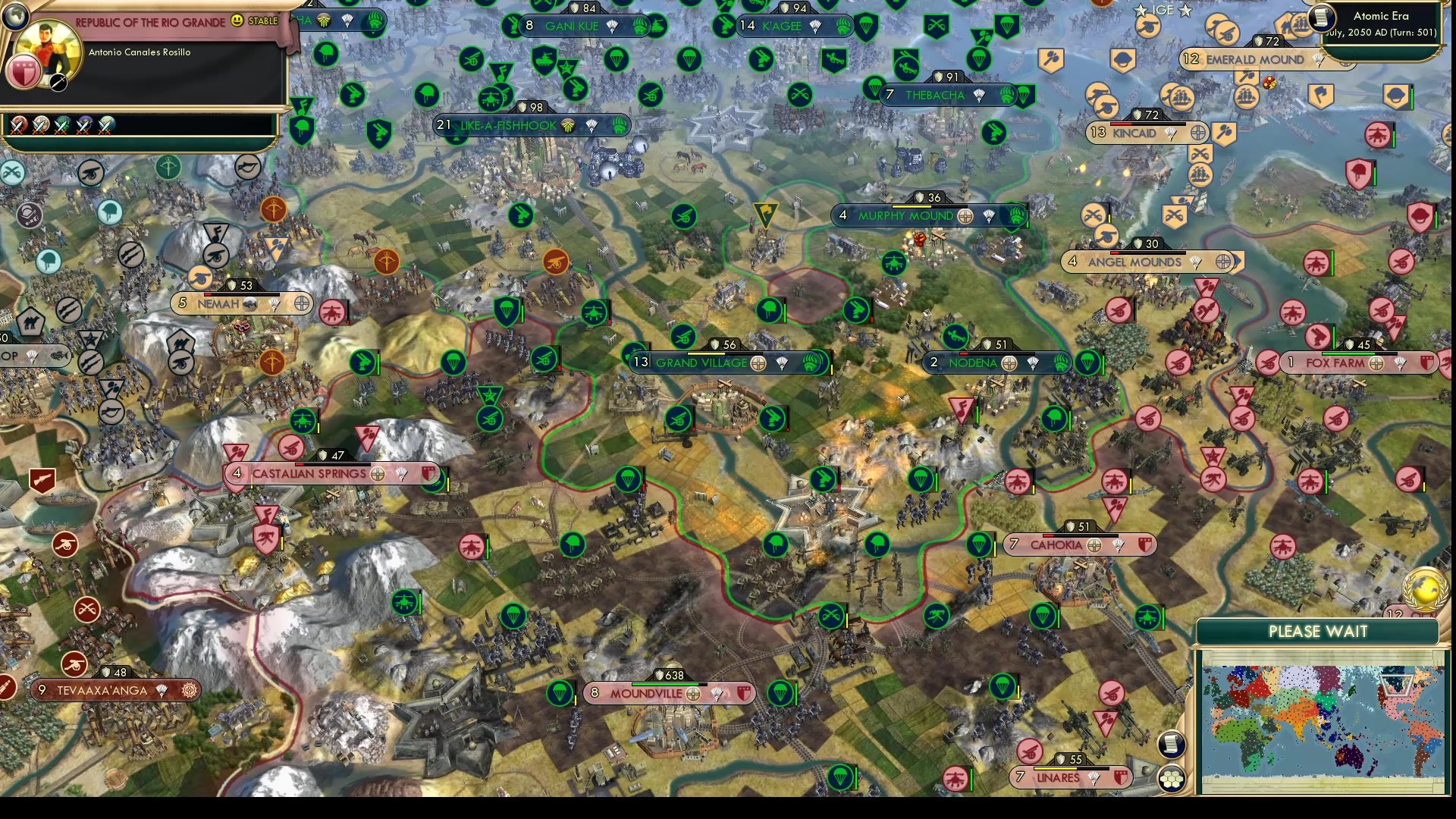The height and width of the screenshot is (819, 1456).
Task: Click the smiley face next to STABLE
Action: tap(237, 21)
